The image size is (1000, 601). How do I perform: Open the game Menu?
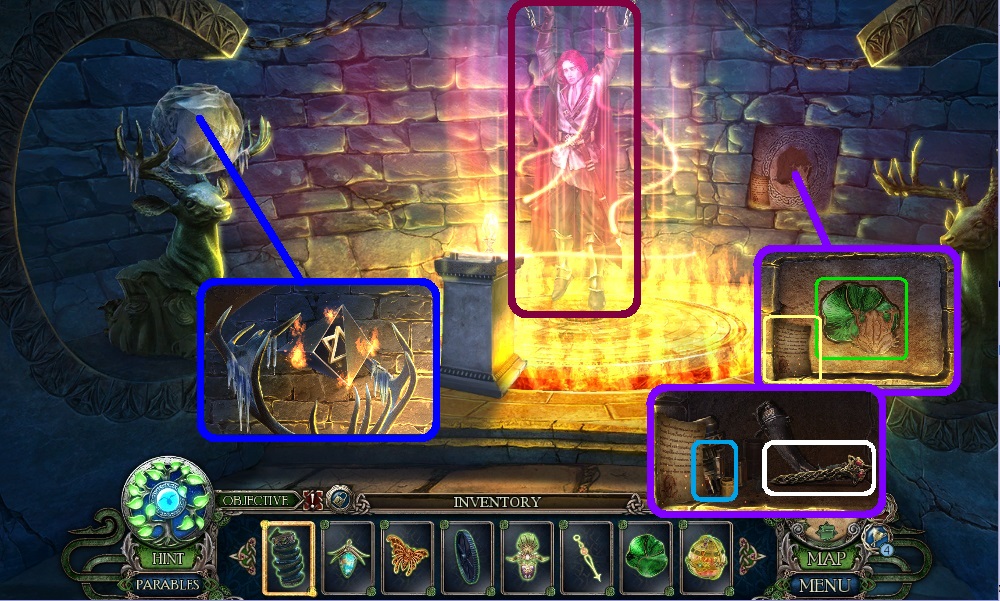(826, 584)
